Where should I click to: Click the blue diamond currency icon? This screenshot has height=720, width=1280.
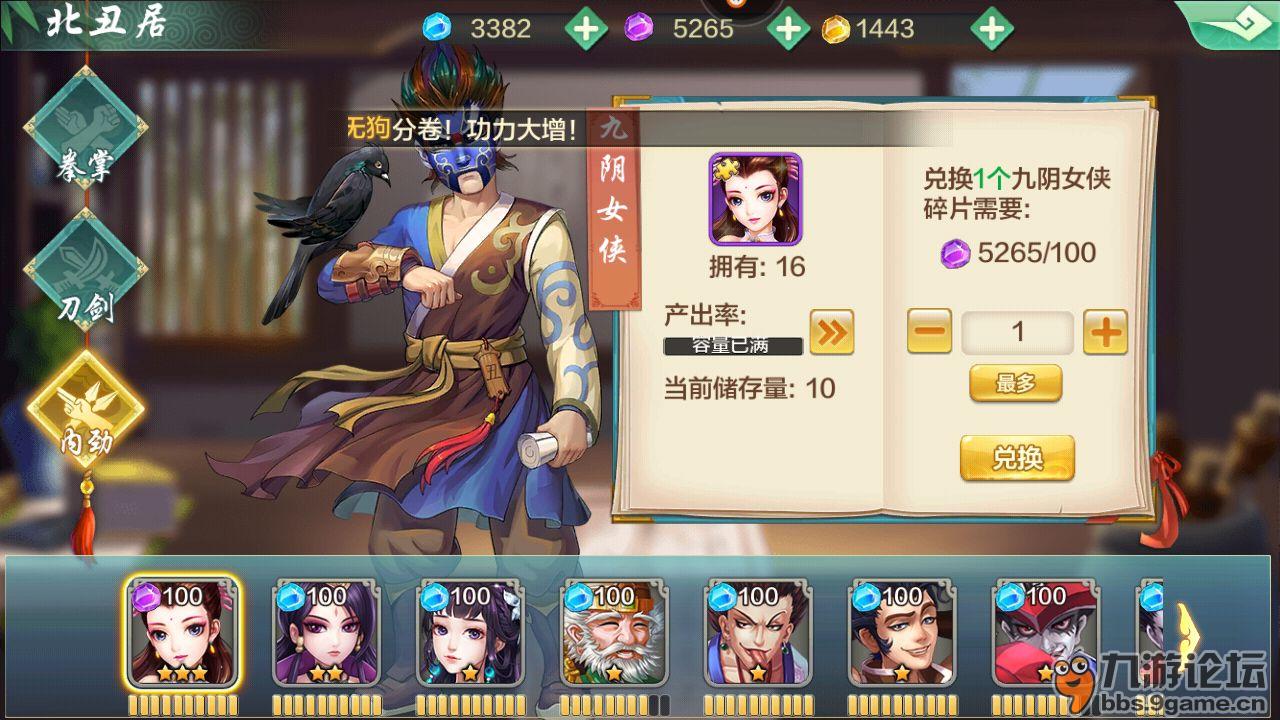click(x=436, y=27)
